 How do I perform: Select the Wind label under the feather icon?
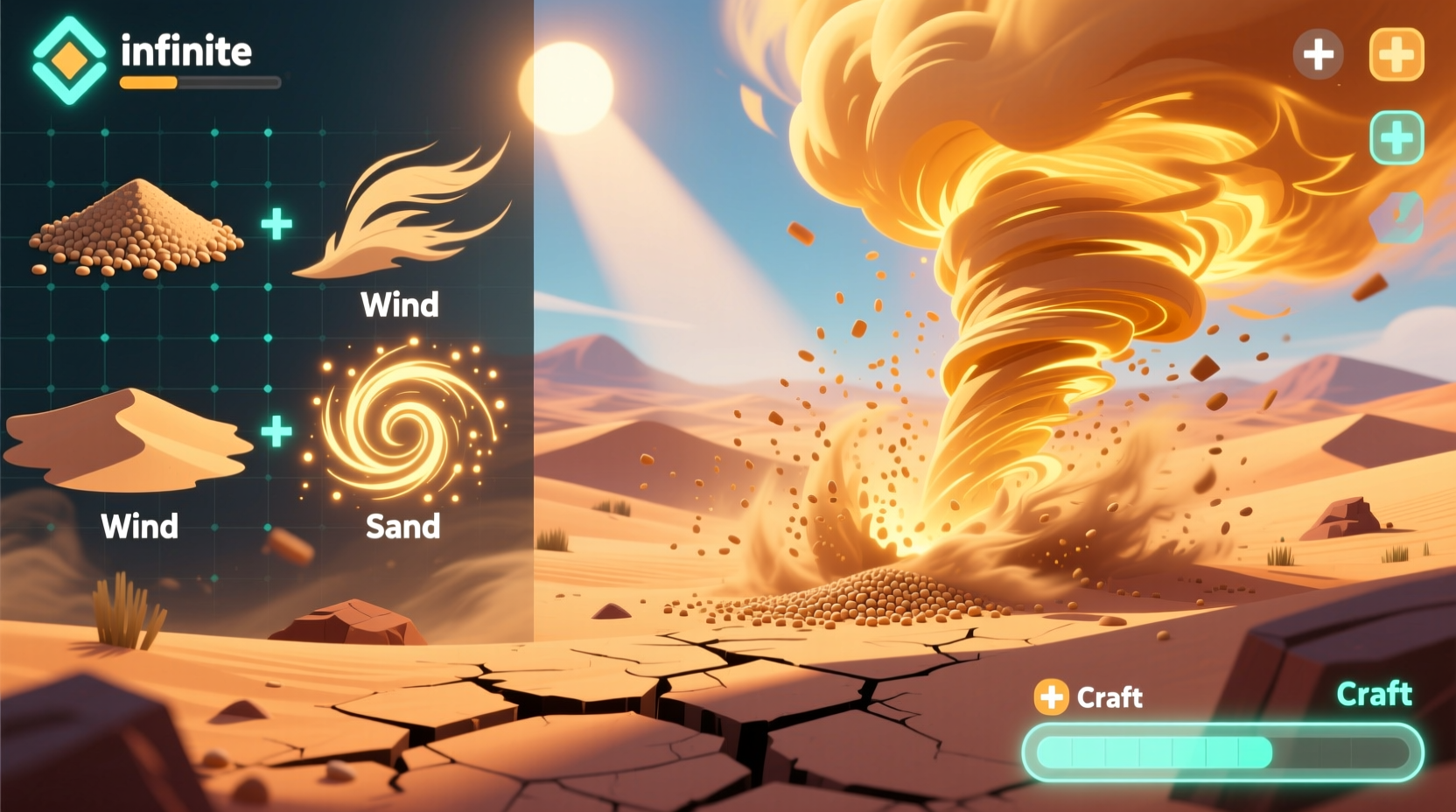point(399,305)
